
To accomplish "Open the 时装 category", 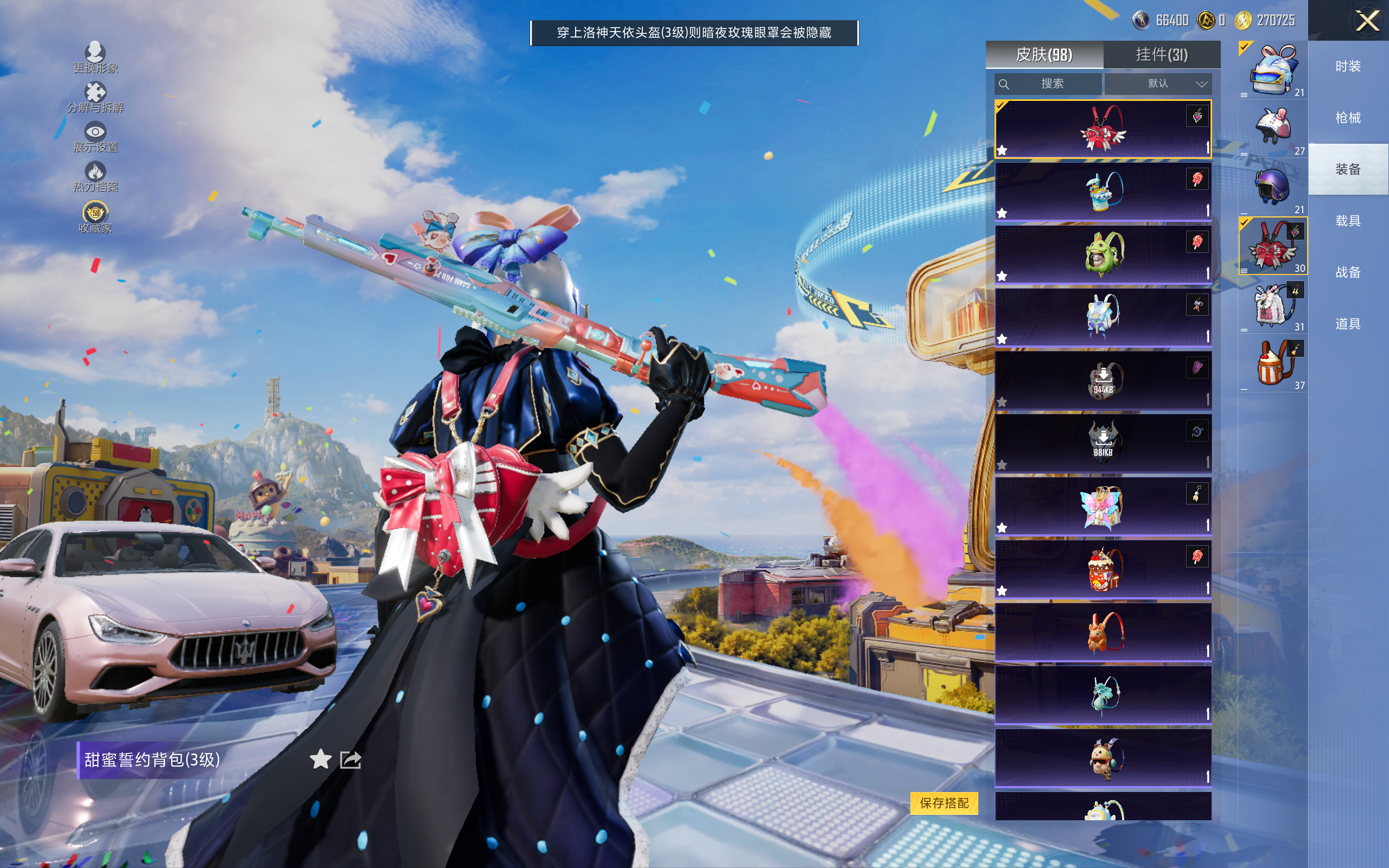I will [1348, 66].
